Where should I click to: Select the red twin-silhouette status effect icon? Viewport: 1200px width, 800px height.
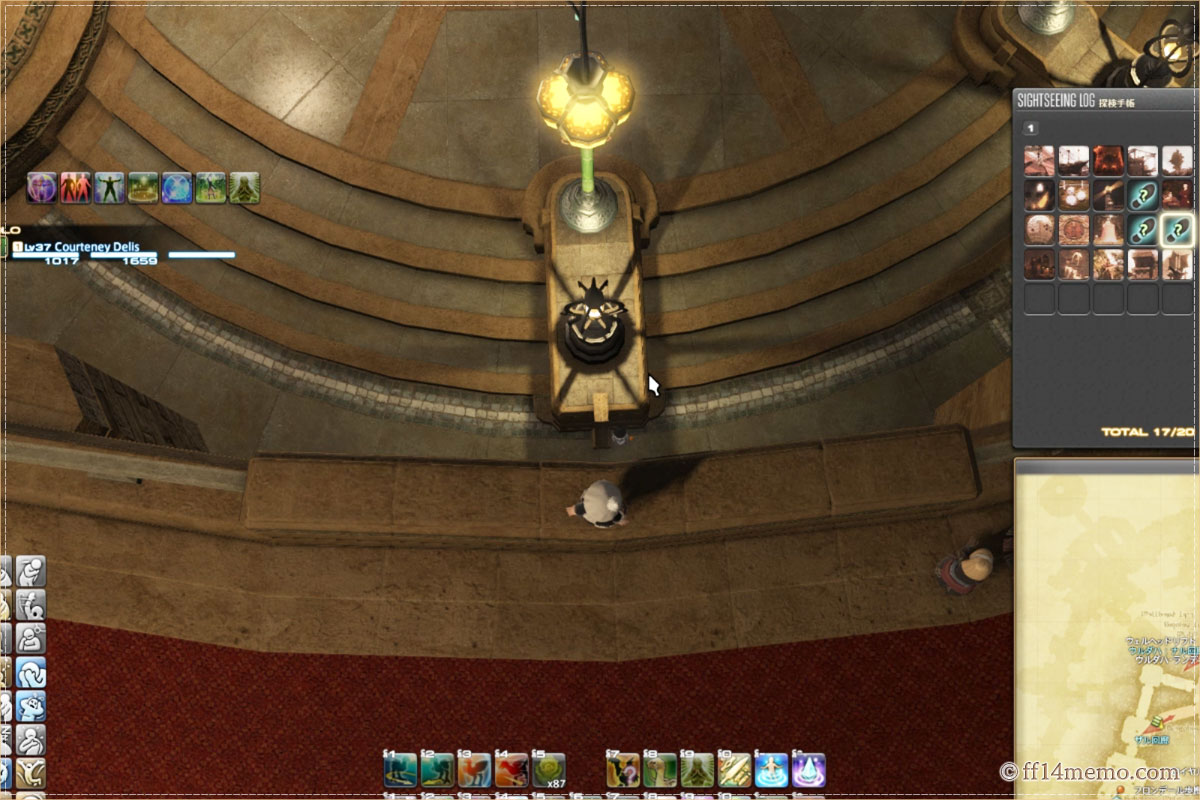(x=76, y=187)
